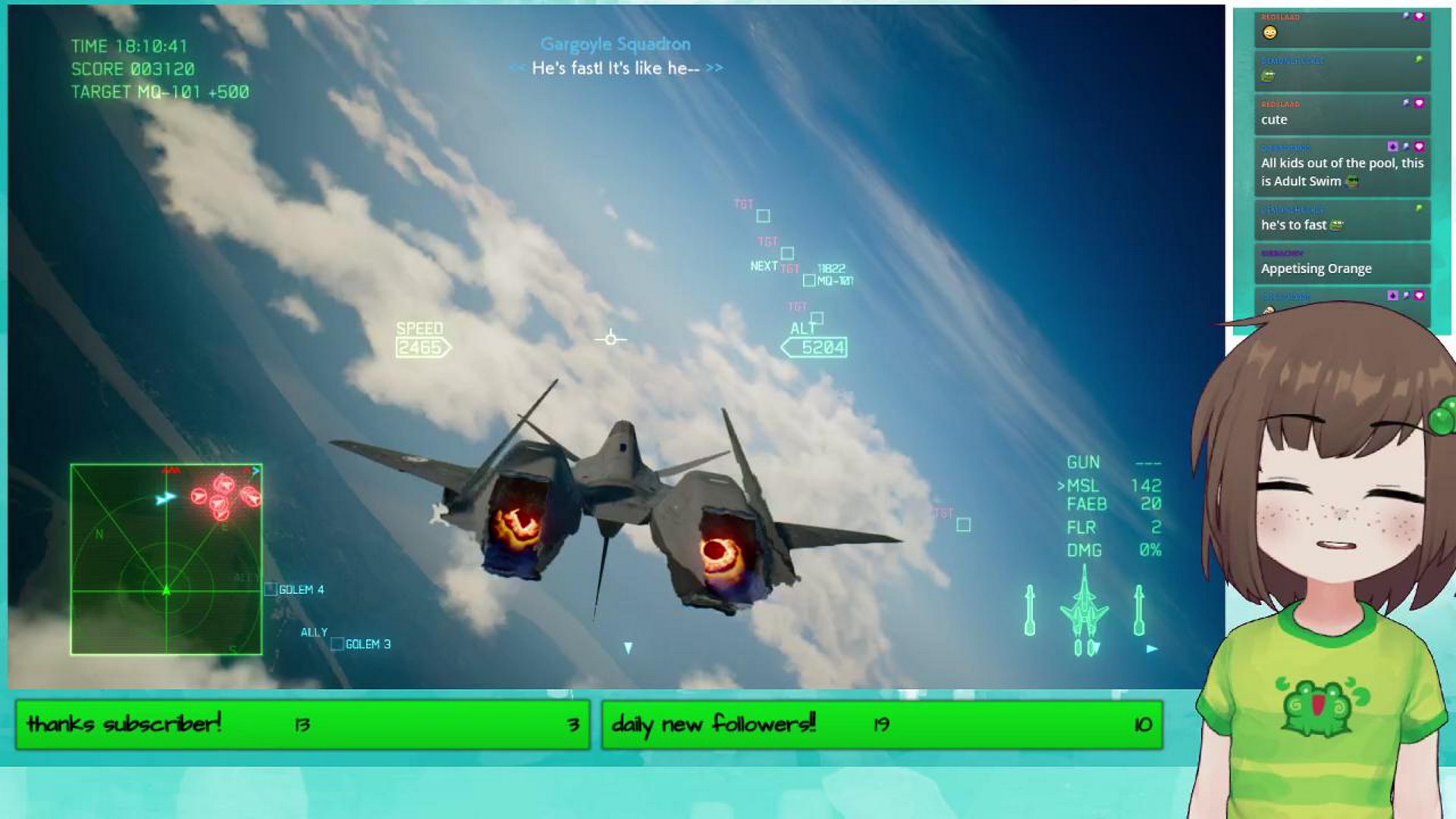
Task: Select the Gargoyle Squadron dialogue header
Action: [614, 44]
